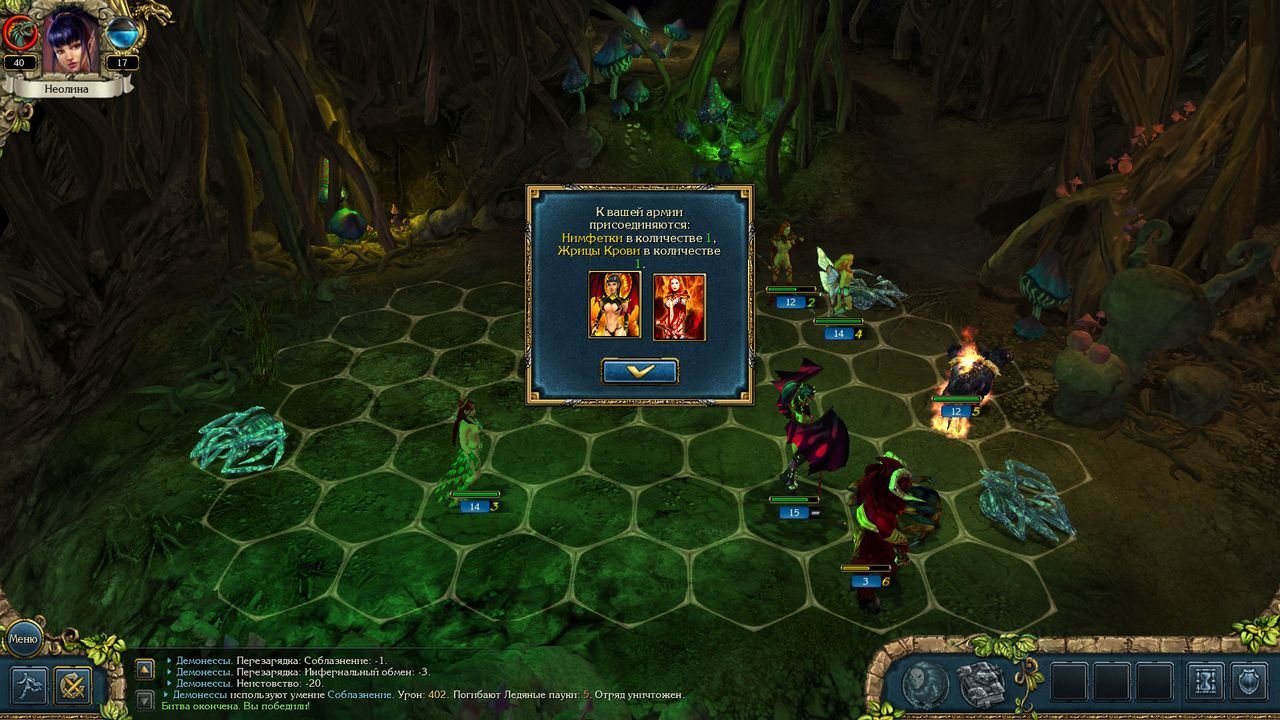Open the stone spellbook
The width and height of the screenshot is (1280, 720).
click(x=981, y=683)
